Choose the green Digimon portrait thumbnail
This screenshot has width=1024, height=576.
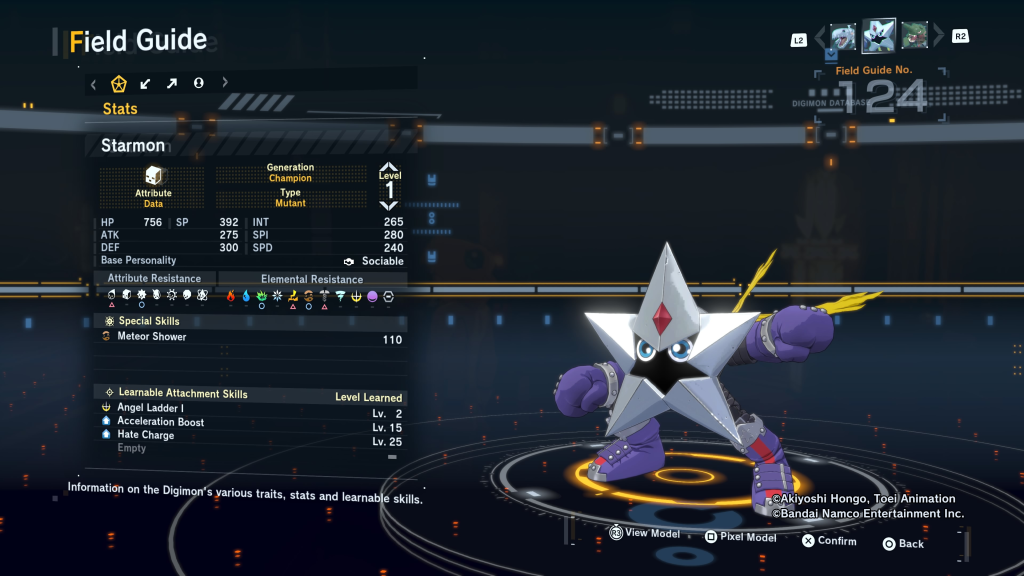click(914, 37)
